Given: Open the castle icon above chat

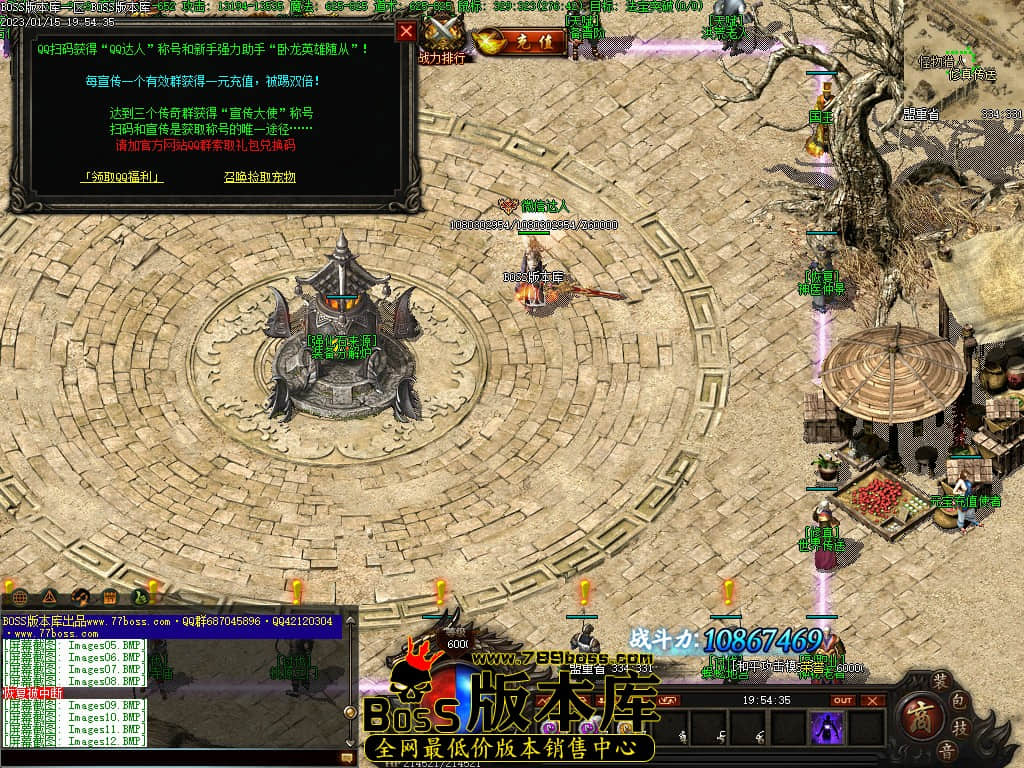Looking at the screenshot, I should [x=111, y=597].
